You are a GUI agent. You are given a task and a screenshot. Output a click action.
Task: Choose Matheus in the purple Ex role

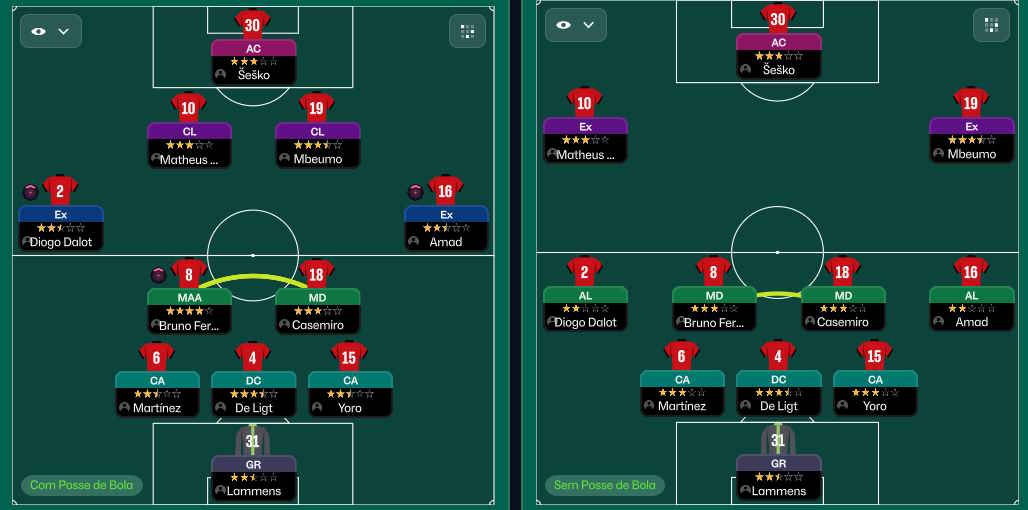click(585, 140)
